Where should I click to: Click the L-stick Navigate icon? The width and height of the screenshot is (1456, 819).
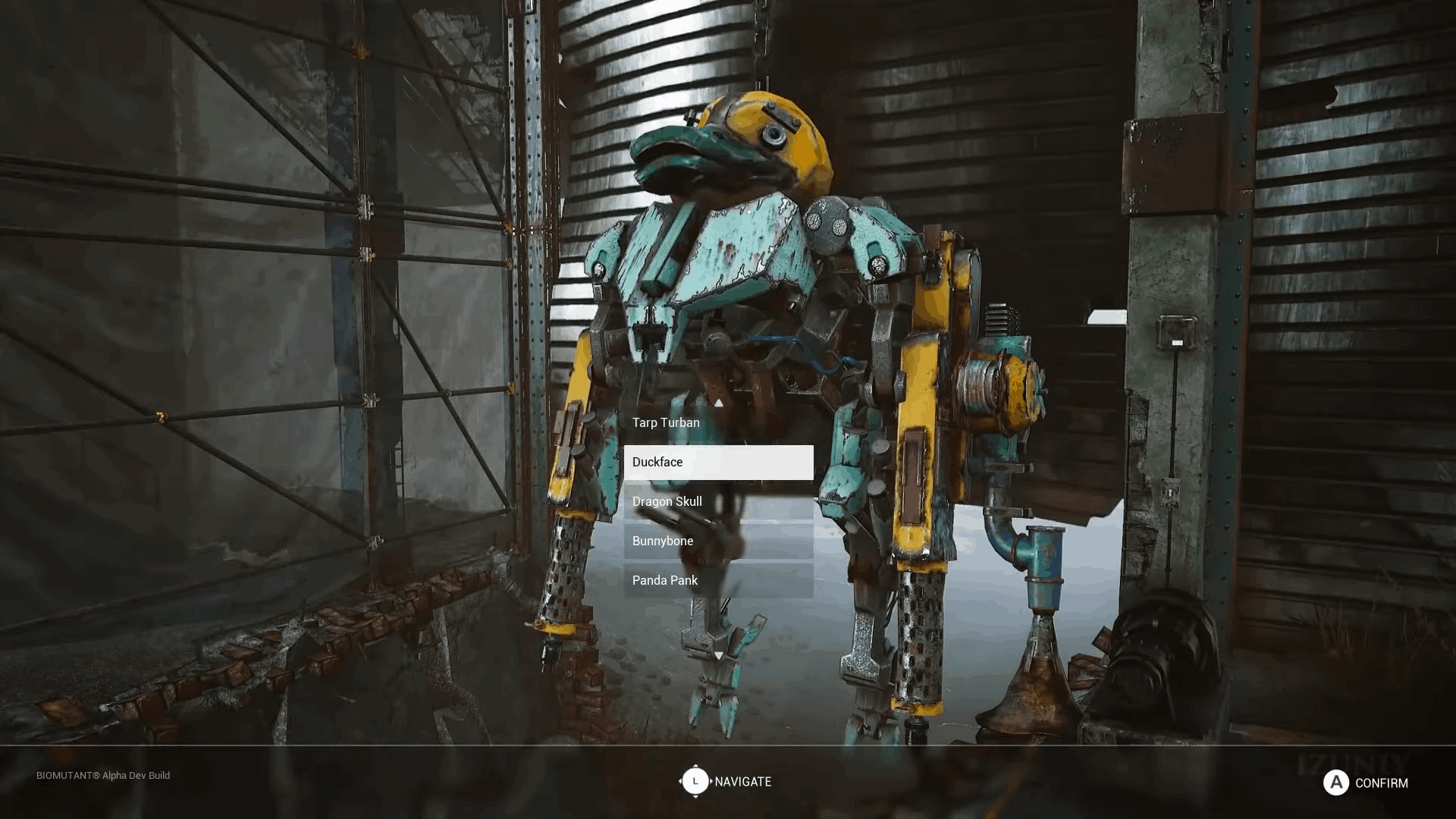(x=695, y=781)
